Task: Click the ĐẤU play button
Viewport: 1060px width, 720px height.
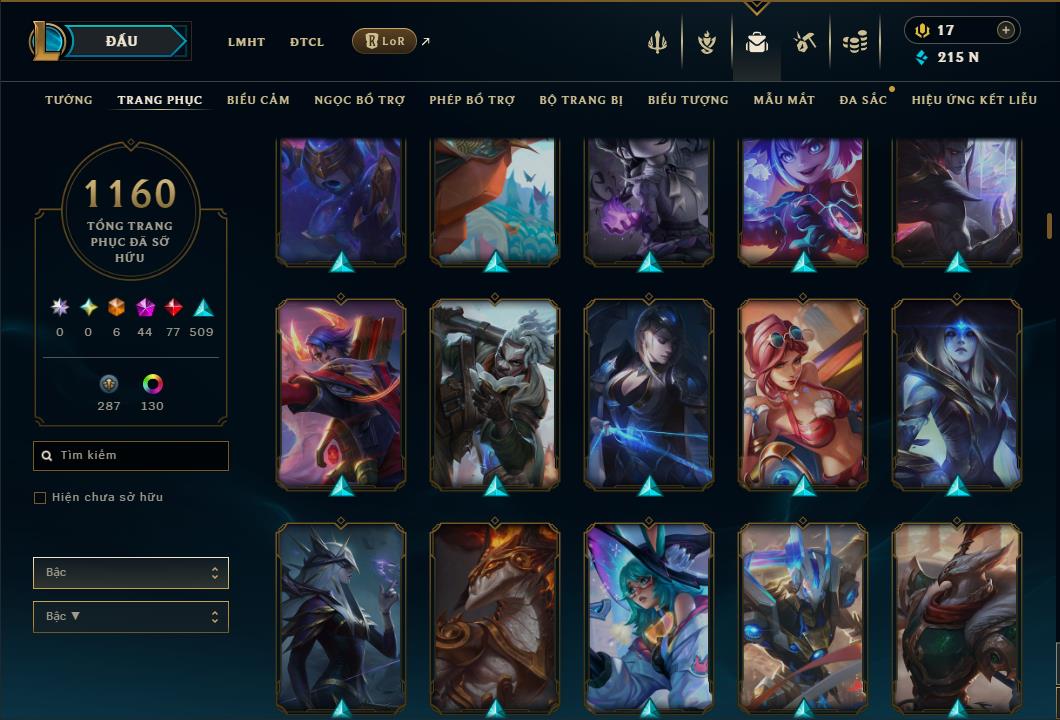Action: pyautogui.click(x=121, y=41)
